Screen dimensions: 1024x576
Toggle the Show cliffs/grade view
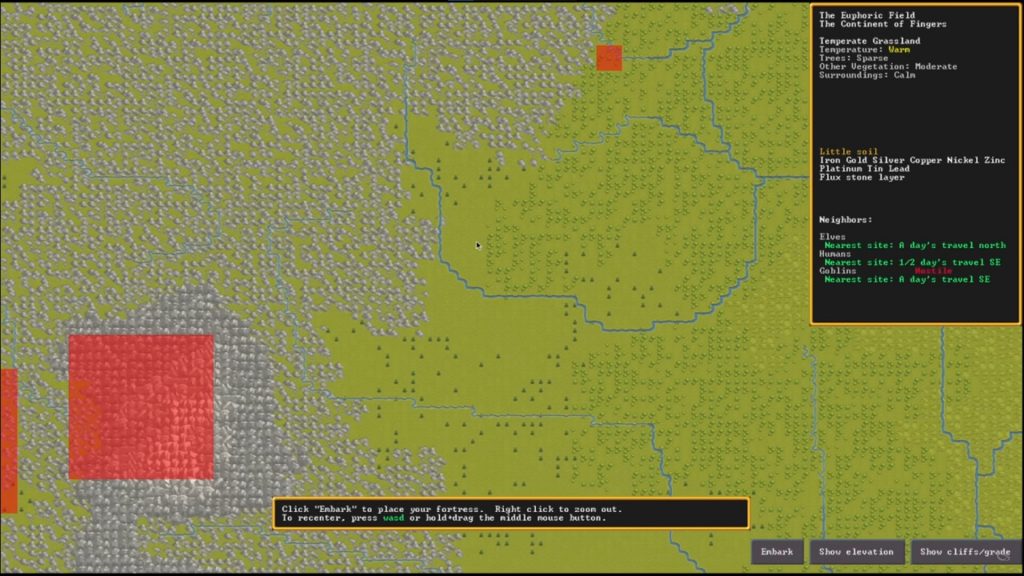965,552
